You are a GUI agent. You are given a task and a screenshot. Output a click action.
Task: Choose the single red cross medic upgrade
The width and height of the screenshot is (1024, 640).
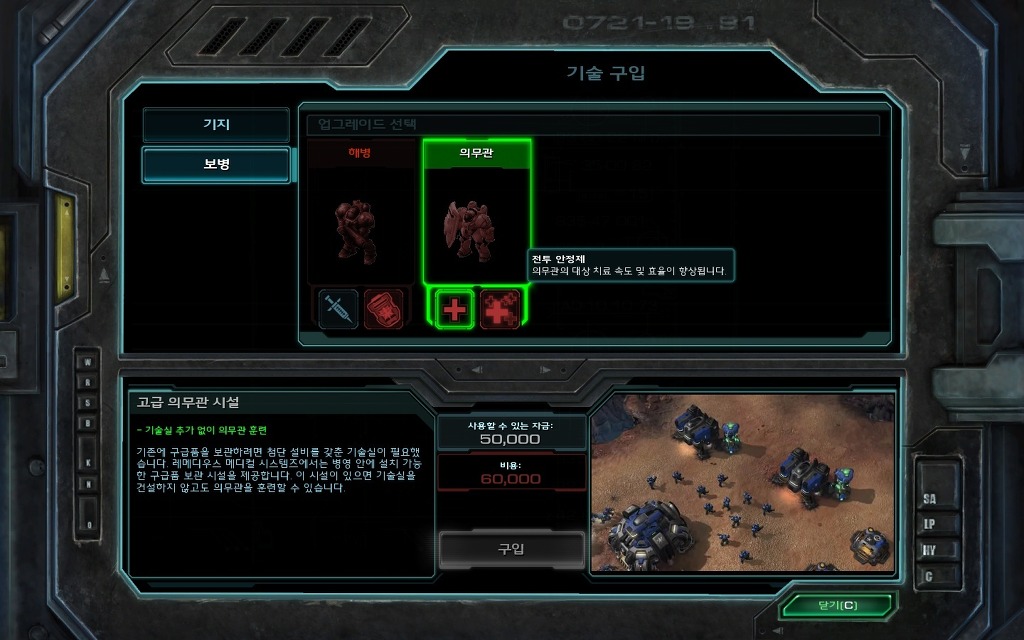[x=454, y=309]
